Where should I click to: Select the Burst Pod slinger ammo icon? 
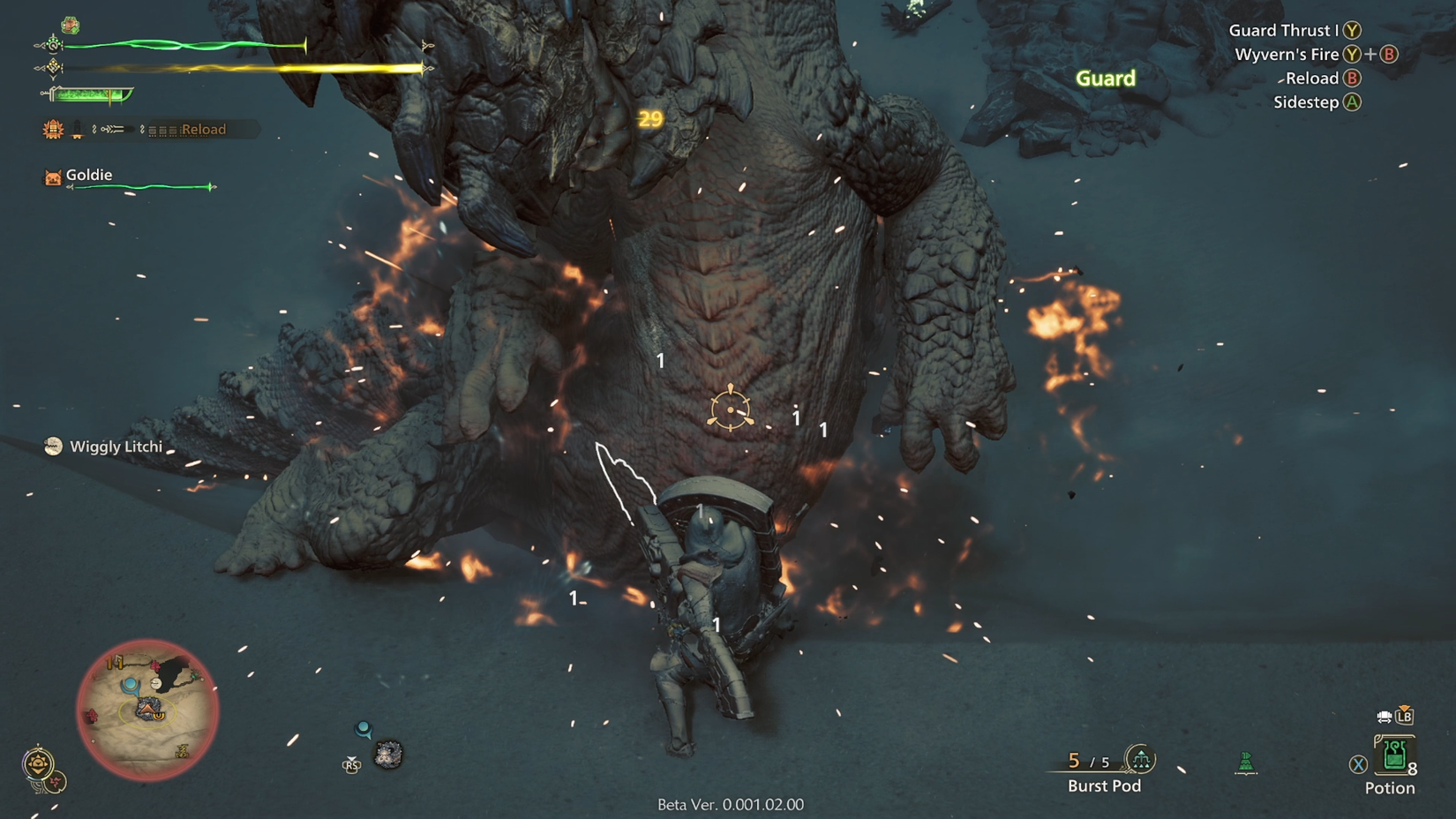pyautogui.click(x=1140, y=758)
